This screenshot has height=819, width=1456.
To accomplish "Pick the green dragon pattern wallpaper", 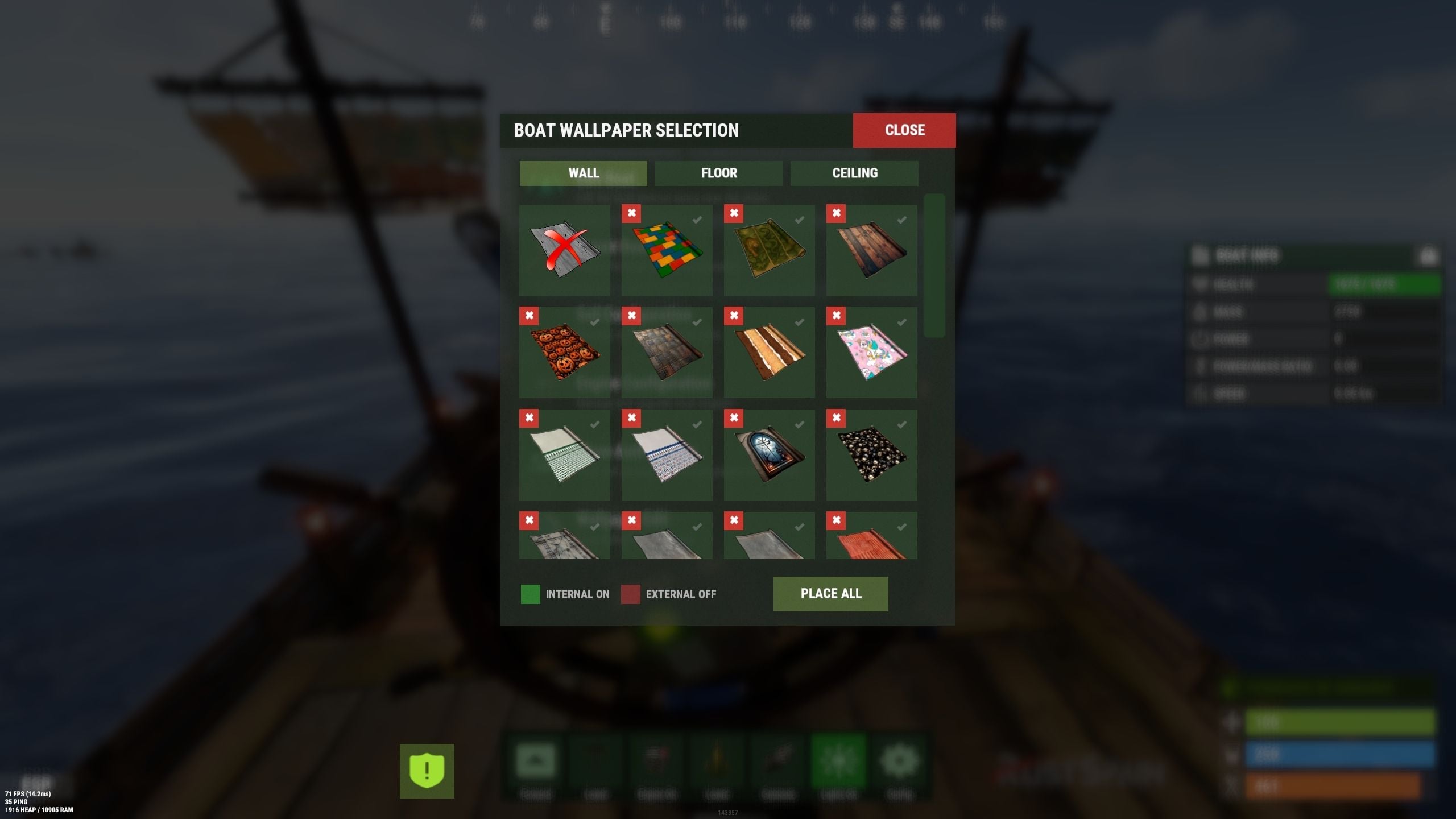I will click(769, 250).
